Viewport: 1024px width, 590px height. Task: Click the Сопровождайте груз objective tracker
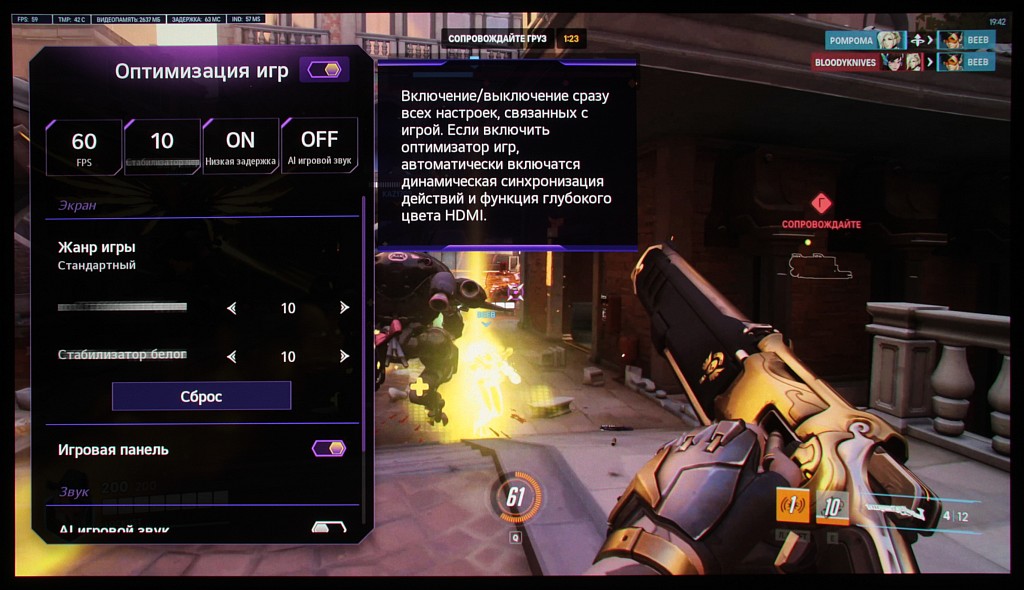click(x=497, y=39)
